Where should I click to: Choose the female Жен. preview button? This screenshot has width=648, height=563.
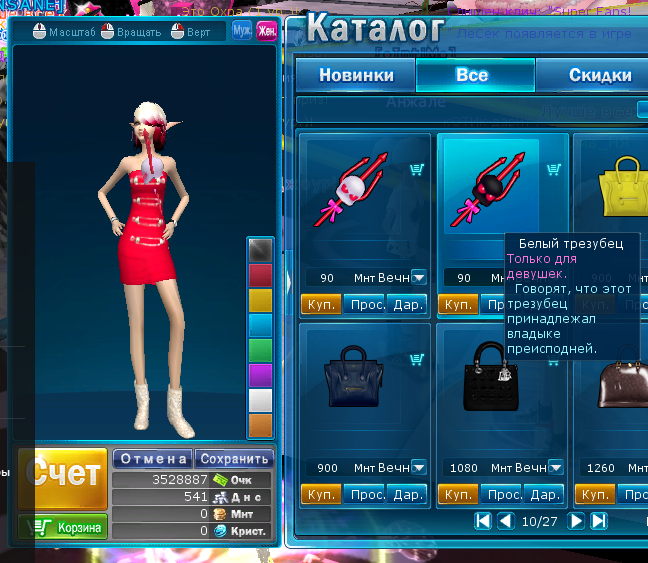pos(266,30)
